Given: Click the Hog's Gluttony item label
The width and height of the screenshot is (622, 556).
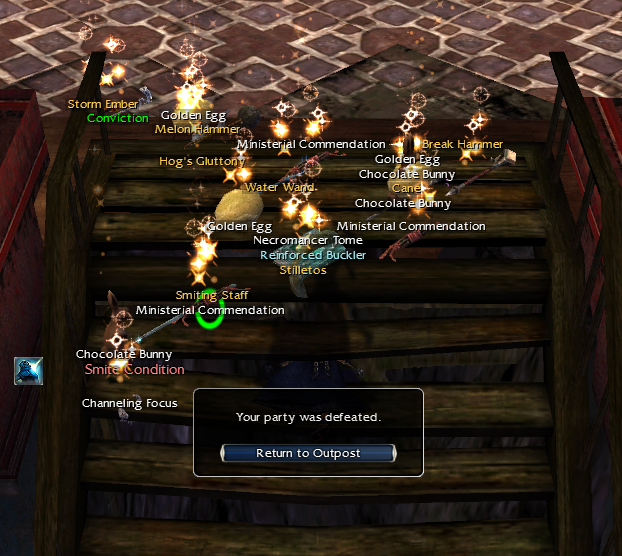Looking at the screenshot, I should tap(202, 161).
